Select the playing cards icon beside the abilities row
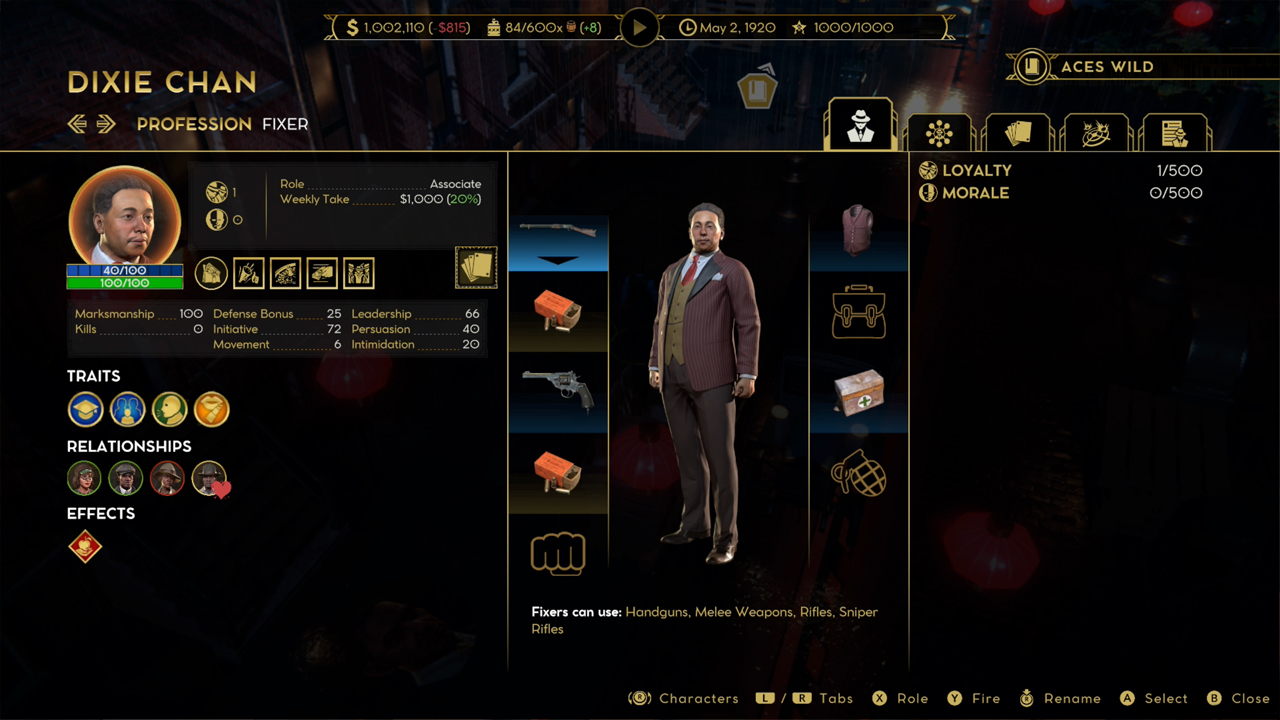Screen dimensions: 1280x720 coord(476,267)
